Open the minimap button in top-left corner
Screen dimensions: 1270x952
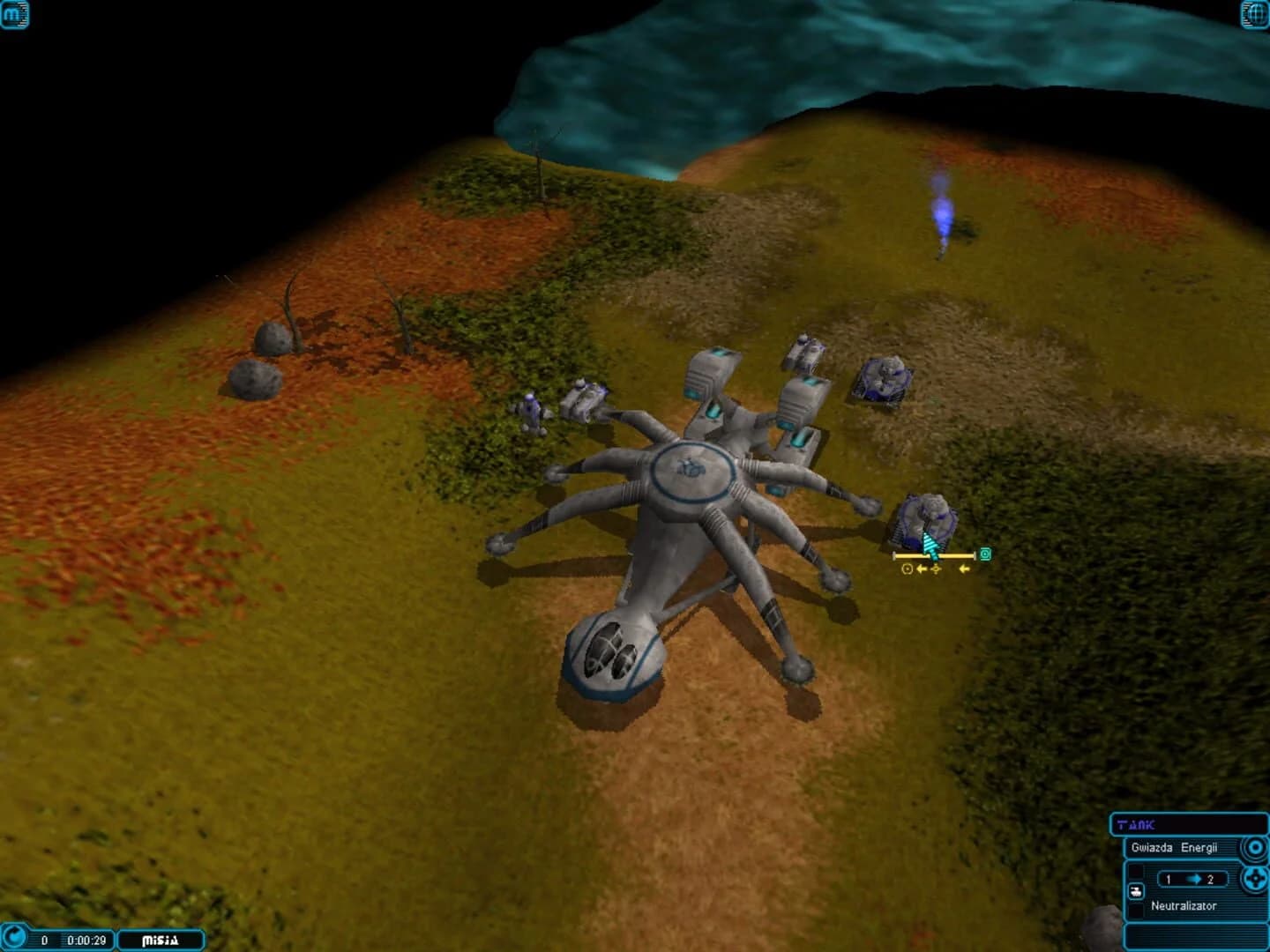tap(15, 14)
